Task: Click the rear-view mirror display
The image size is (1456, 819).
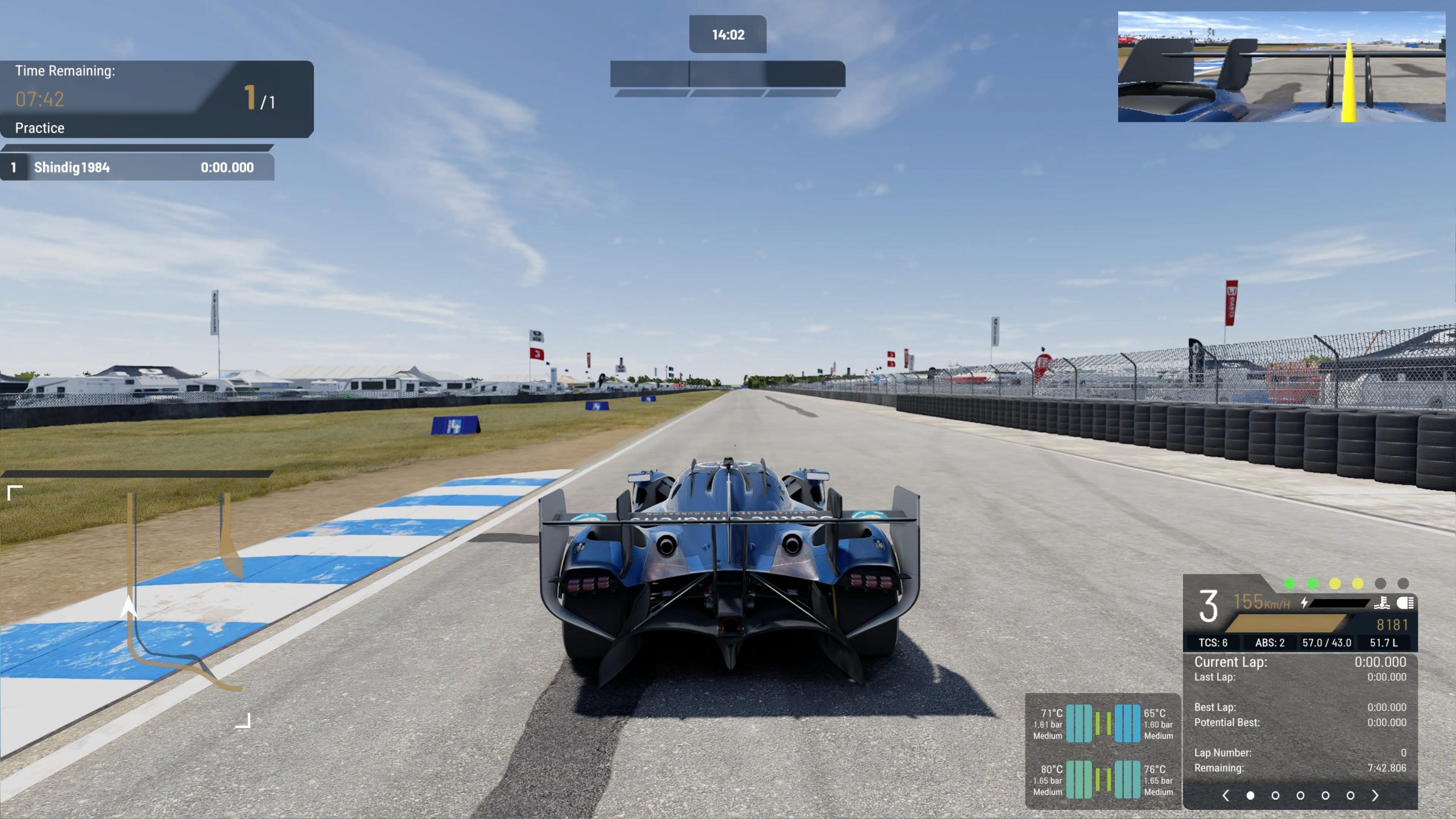Action: click(x=1281, y=67)
